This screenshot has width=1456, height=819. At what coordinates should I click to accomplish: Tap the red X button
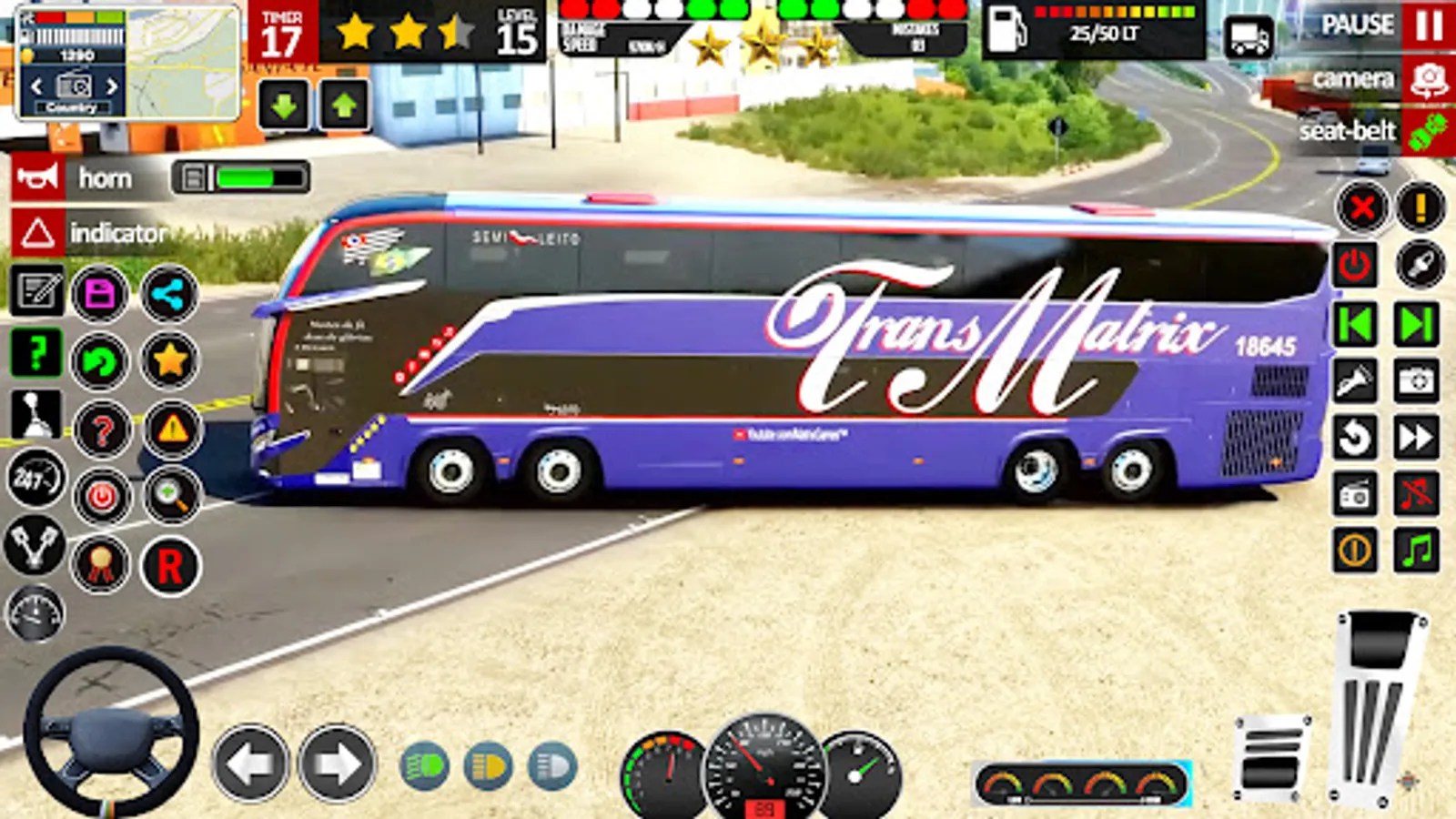[1361, 207]
